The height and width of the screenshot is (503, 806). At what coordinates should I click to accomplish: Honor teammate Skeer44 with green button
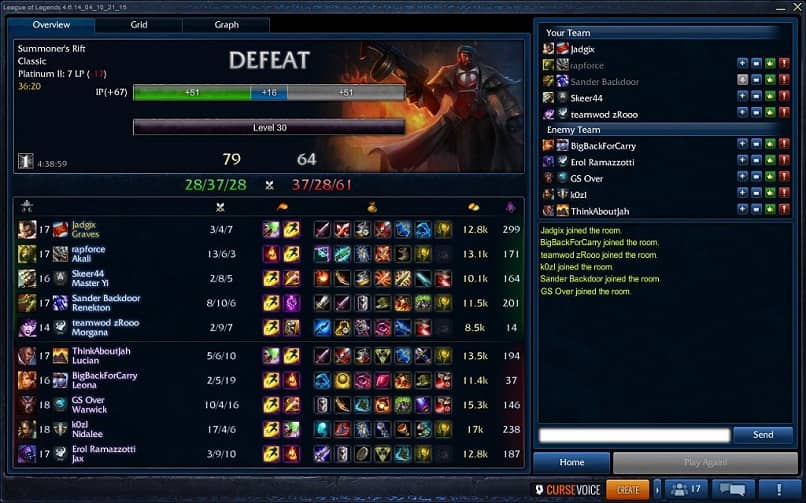(x=771, y=97)
